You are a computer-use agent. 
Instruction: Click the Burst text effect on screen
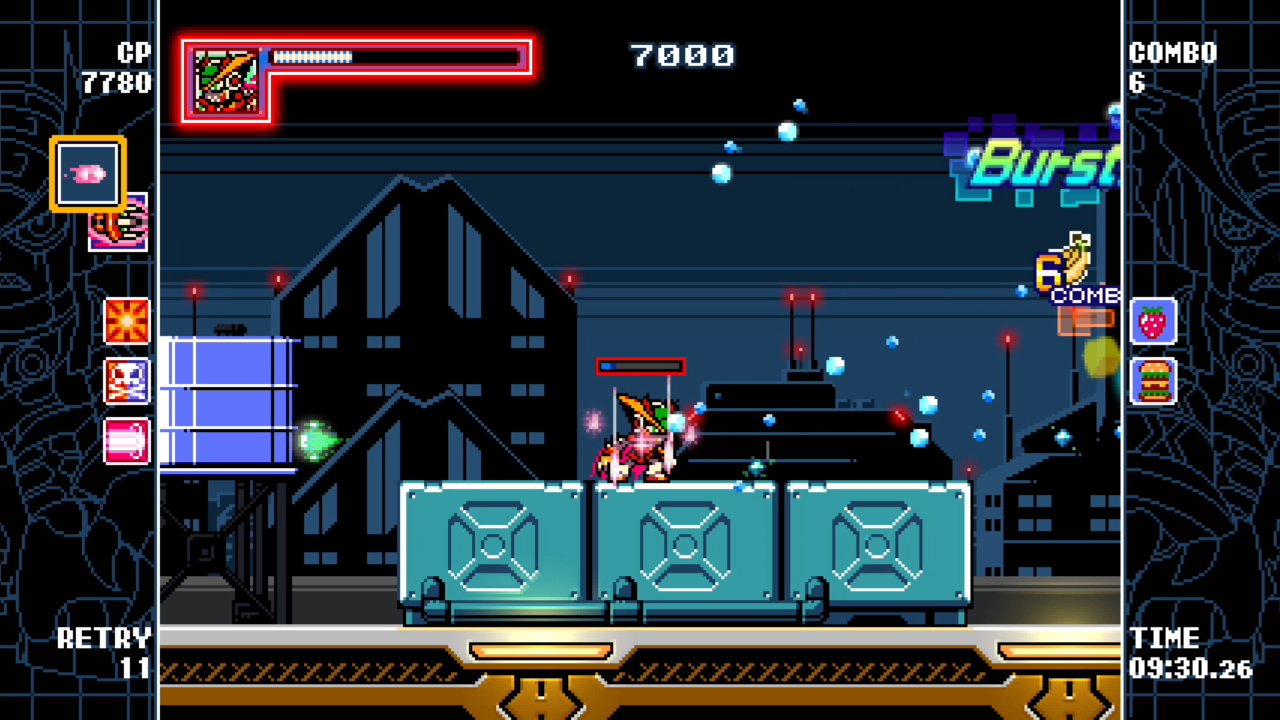tap(1040, 158)
